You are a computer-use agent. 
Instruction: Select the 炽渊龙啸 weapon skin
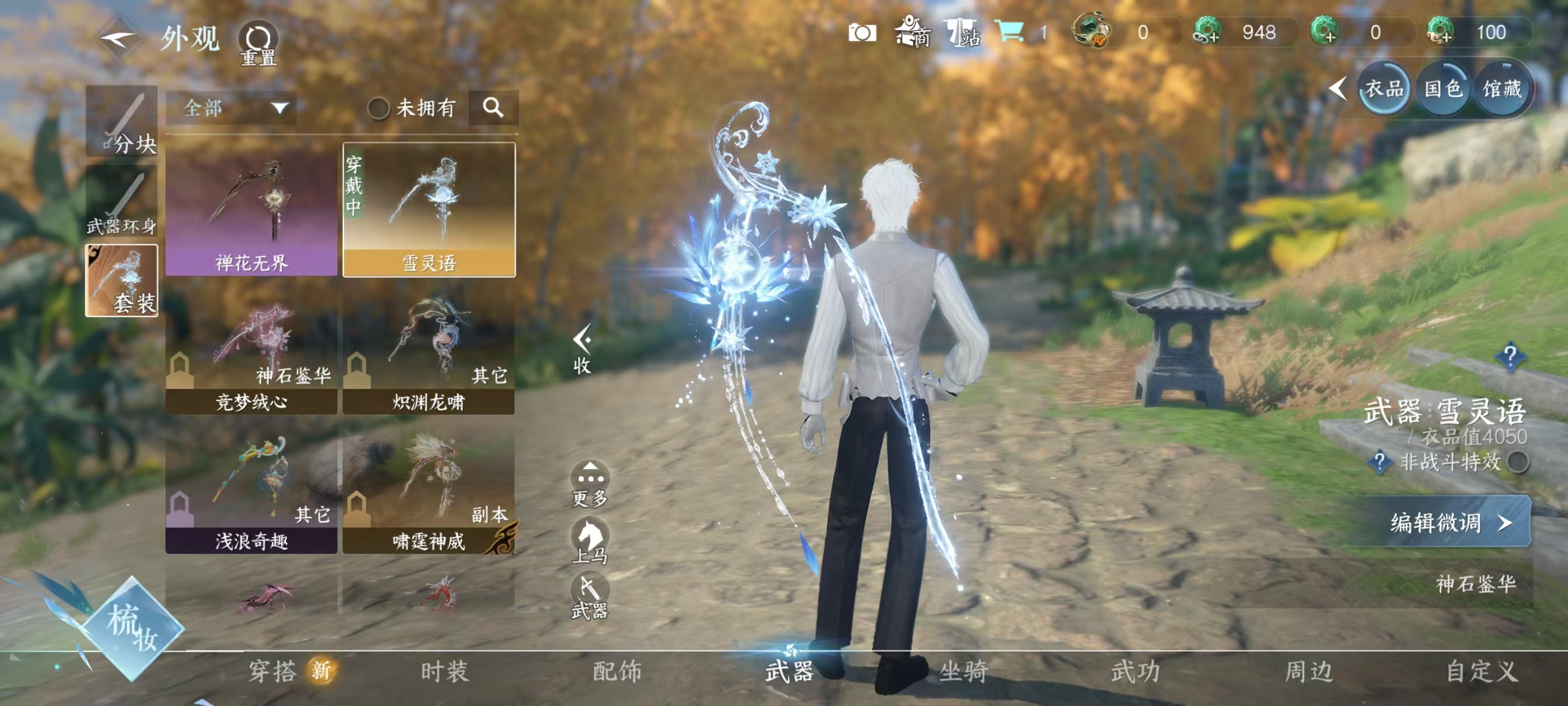(x=428, y=355)
